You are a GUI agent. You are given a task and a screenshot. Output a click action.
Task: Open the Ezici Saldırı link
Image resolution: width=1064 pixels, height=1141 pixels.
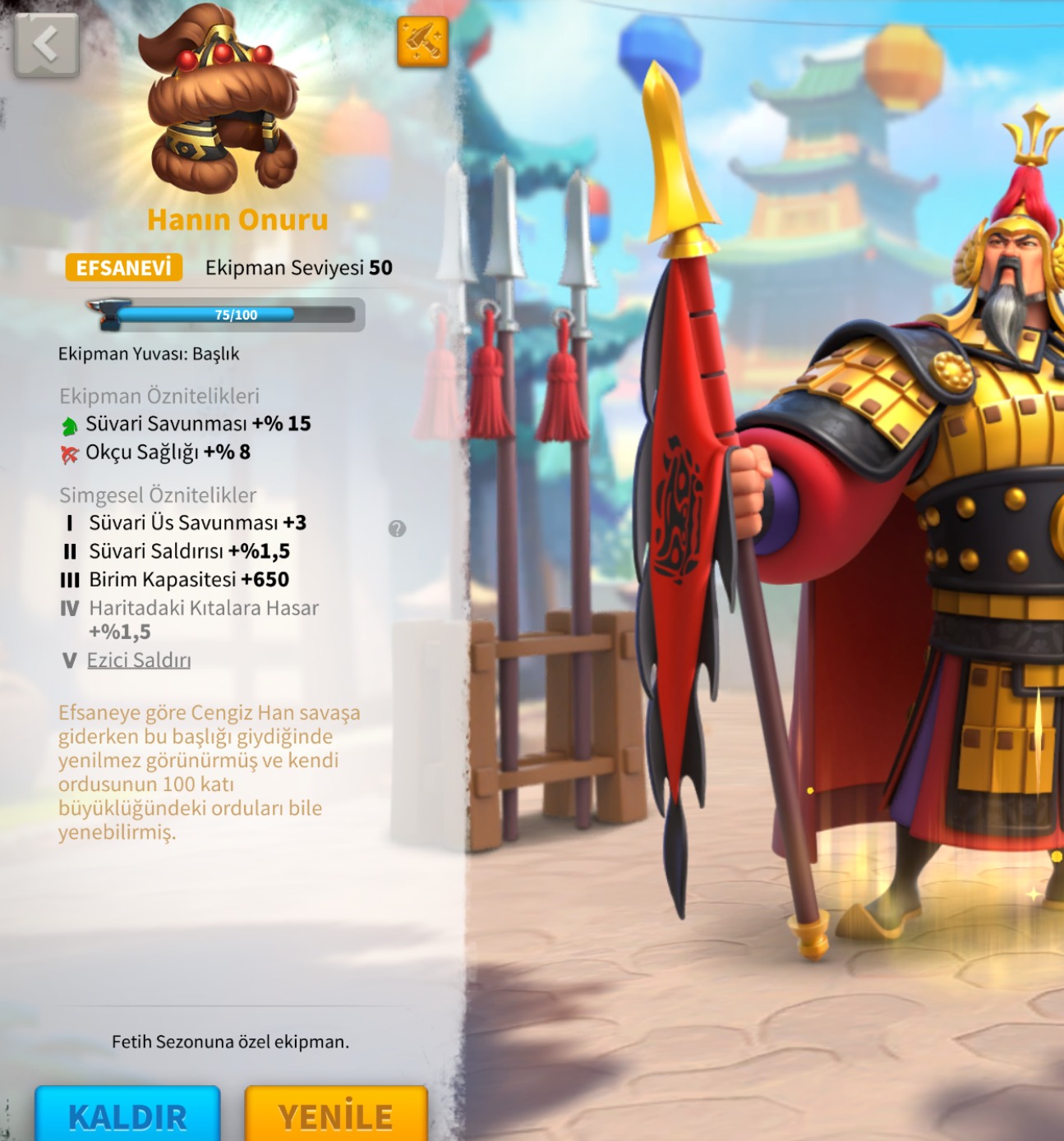139,660
